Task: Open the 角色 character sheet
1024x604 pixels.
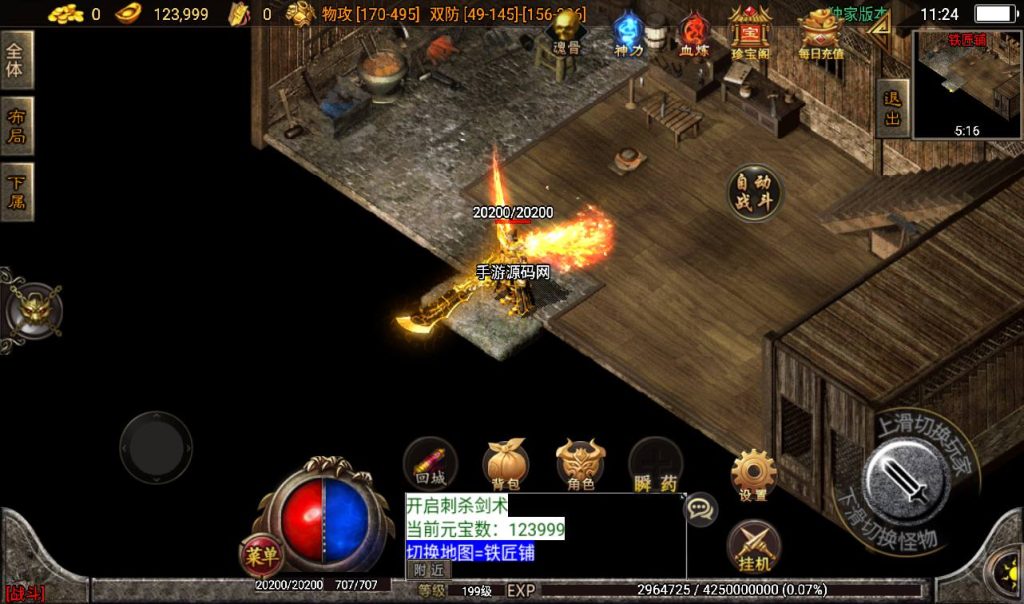Action: 581,464
